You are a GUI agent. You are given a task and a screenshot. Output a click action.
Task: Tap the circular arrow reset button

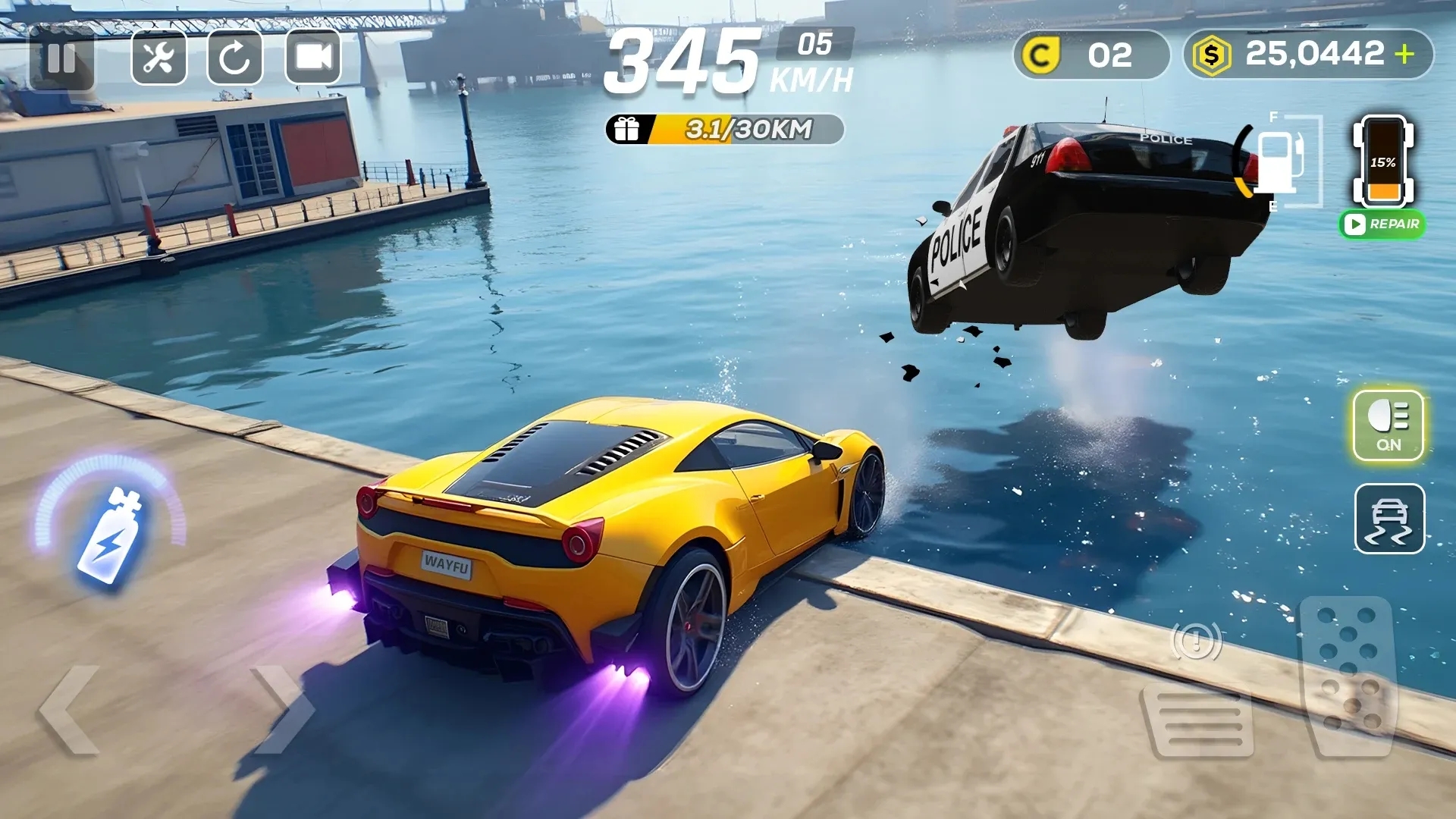tap(235, 58)
